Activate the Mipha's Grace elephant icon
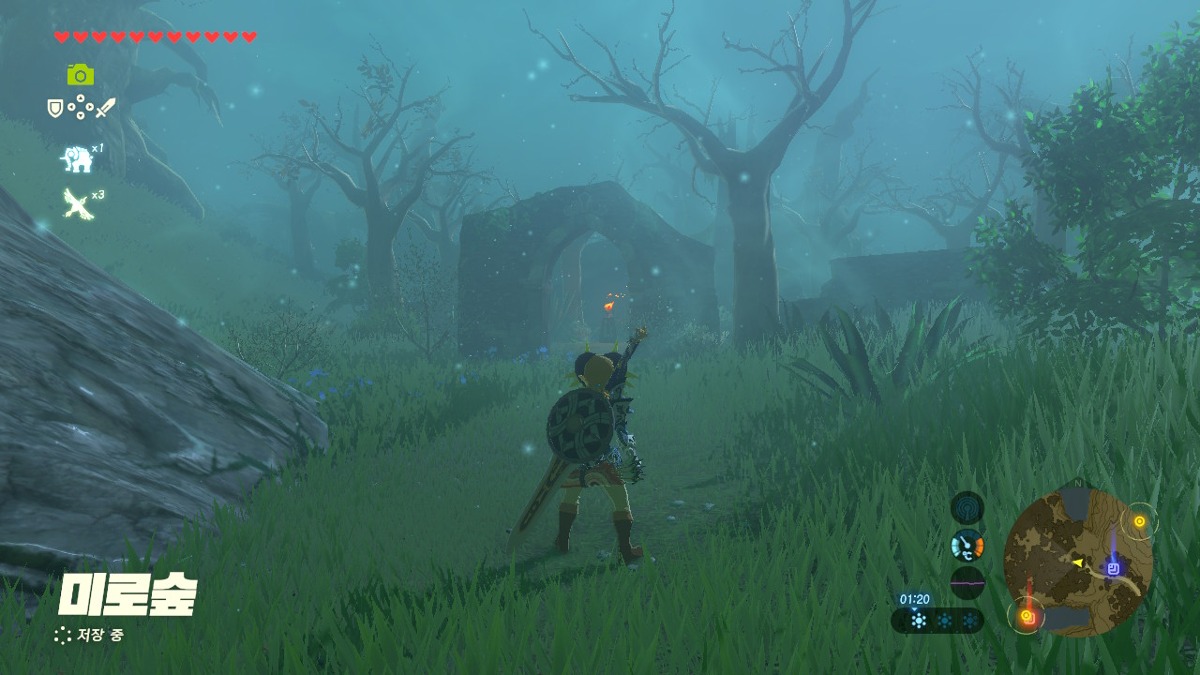 coord(77,158)
